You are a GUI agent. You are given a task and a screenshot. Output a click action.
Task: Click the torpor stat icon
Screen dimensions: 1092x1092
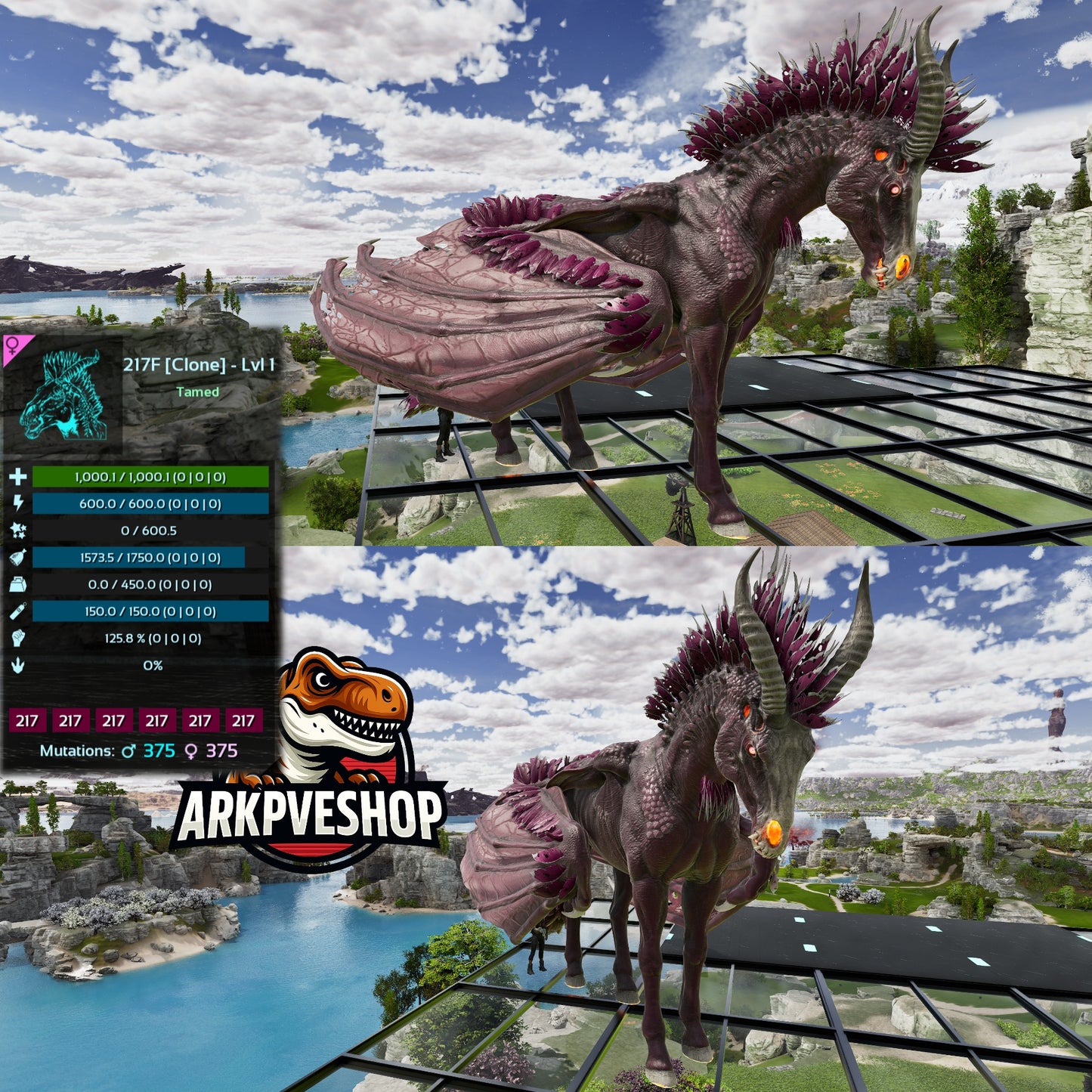point(18,531)
